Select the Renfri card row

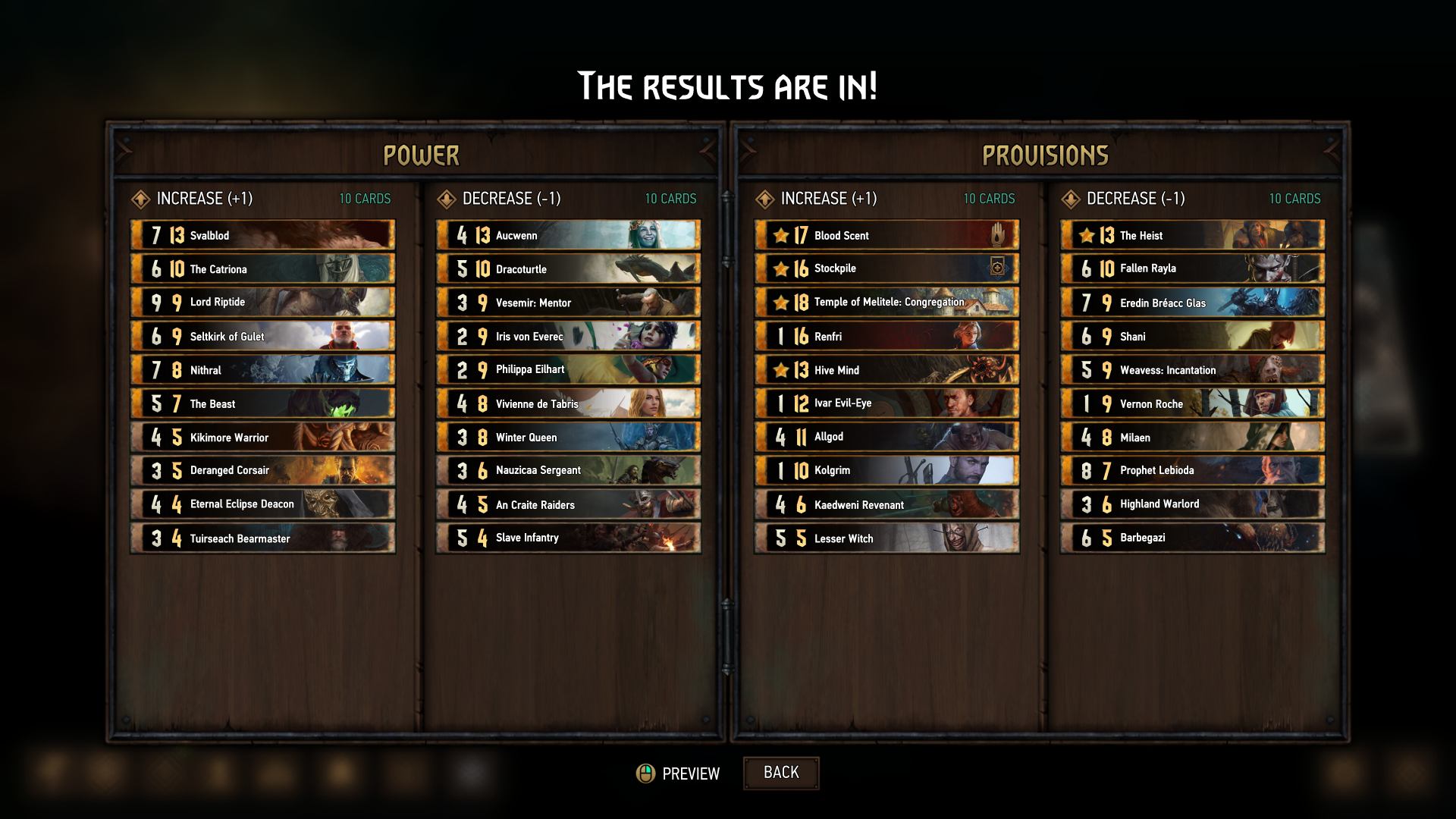886,336
